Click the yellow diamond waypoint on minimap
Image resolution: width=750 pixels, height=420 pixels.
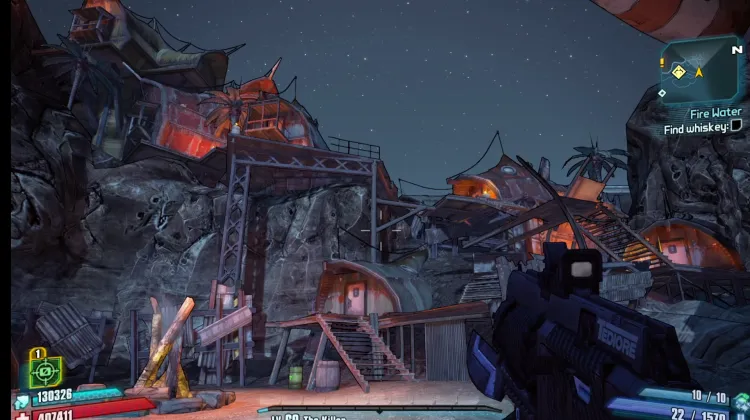tap(677, 72)
